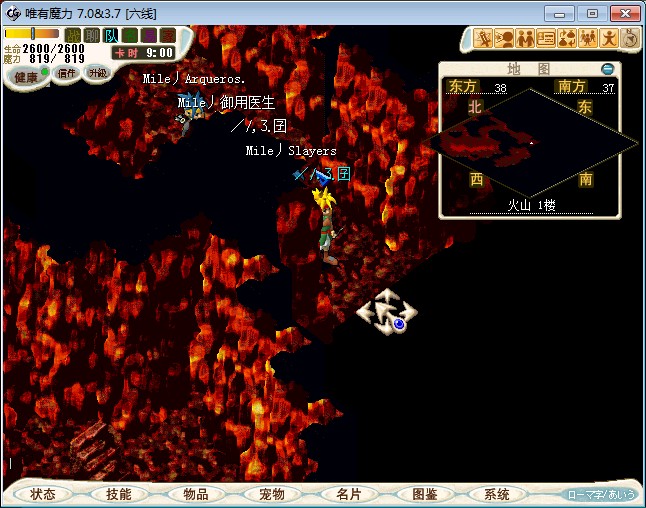Viewport: 646px width, 508px height.
Task: Open the 状态 status menu
Action: click(43, 494)
